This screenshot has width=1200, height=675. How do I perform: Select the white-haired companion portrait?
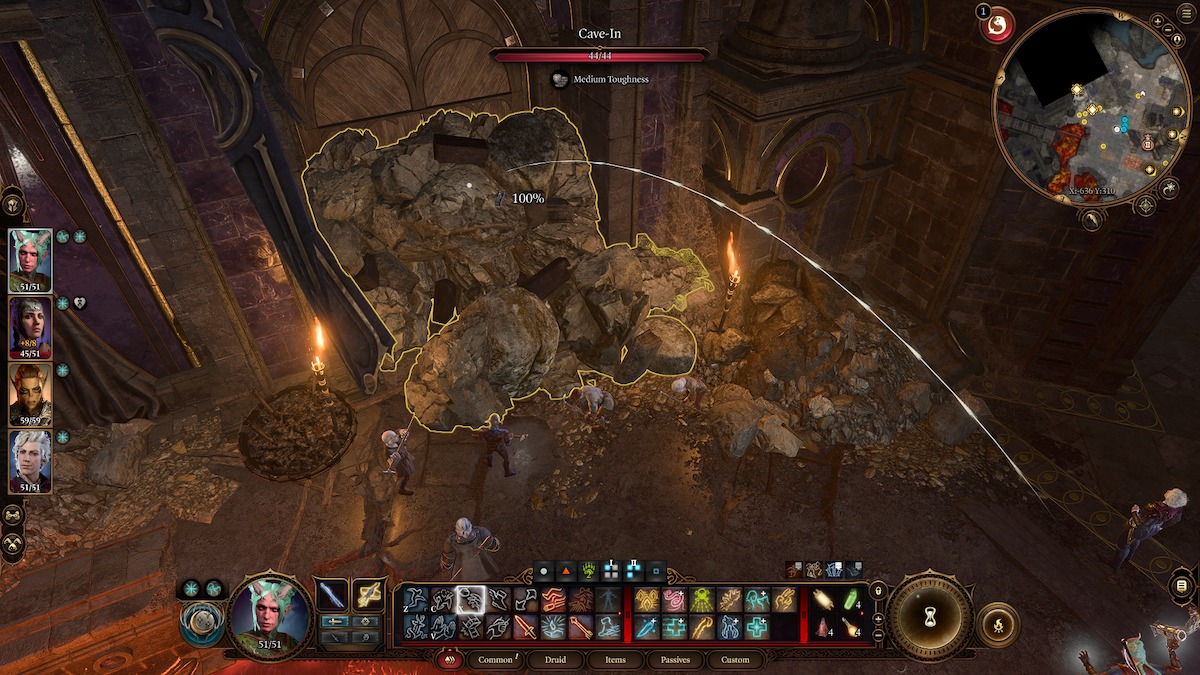pos(31,461)
